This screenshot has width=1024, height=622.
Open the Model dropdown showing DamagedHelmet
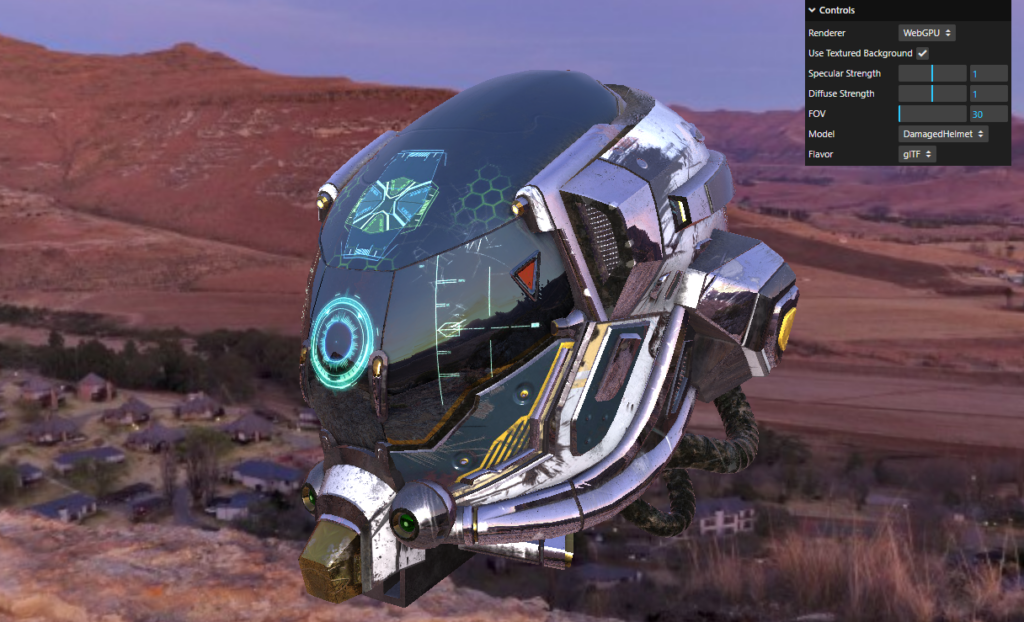click(943, 134)
